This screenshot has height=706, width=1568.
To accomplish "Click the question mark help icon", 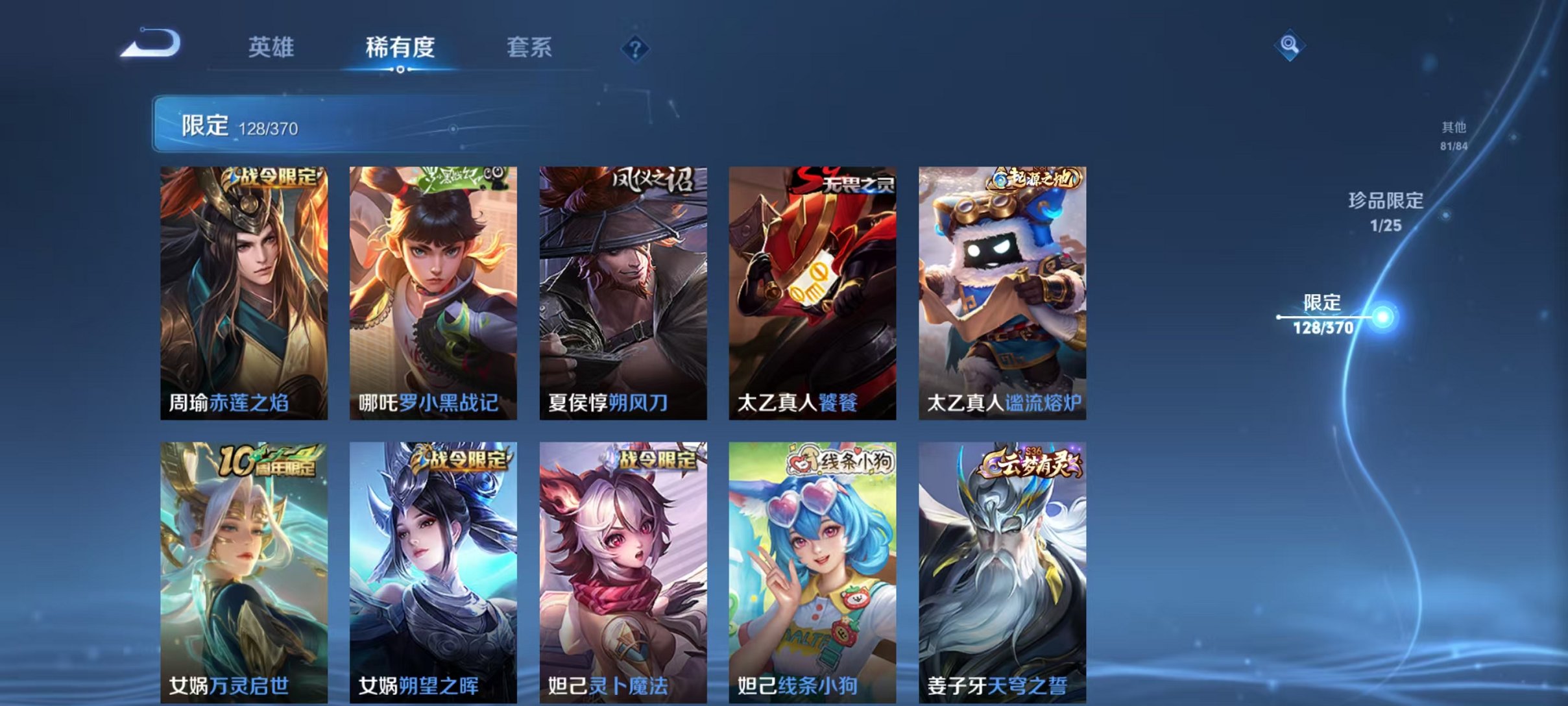I will 636,47.
